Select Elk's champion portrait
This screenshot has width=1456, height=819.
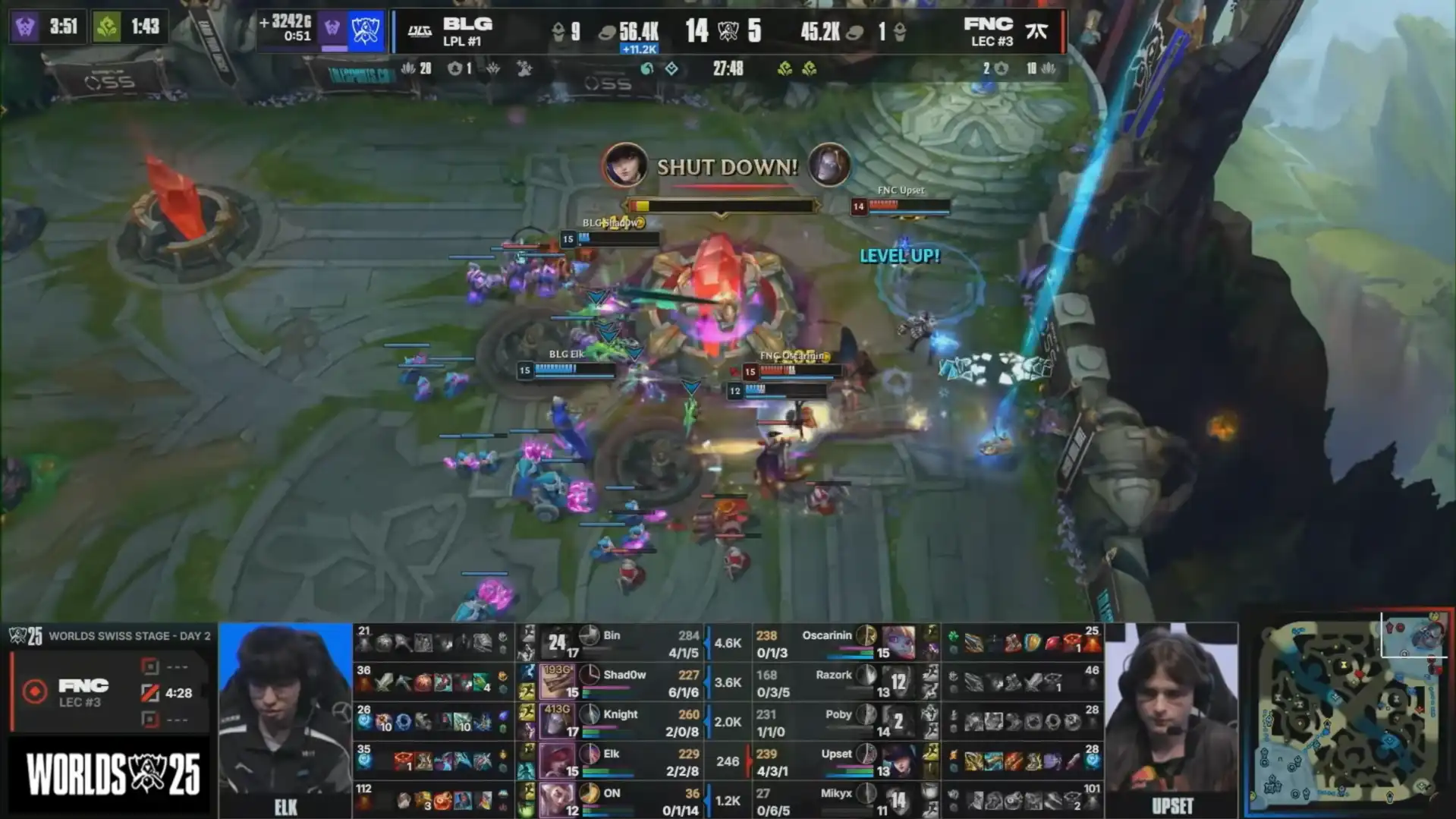tap(556, 761)
